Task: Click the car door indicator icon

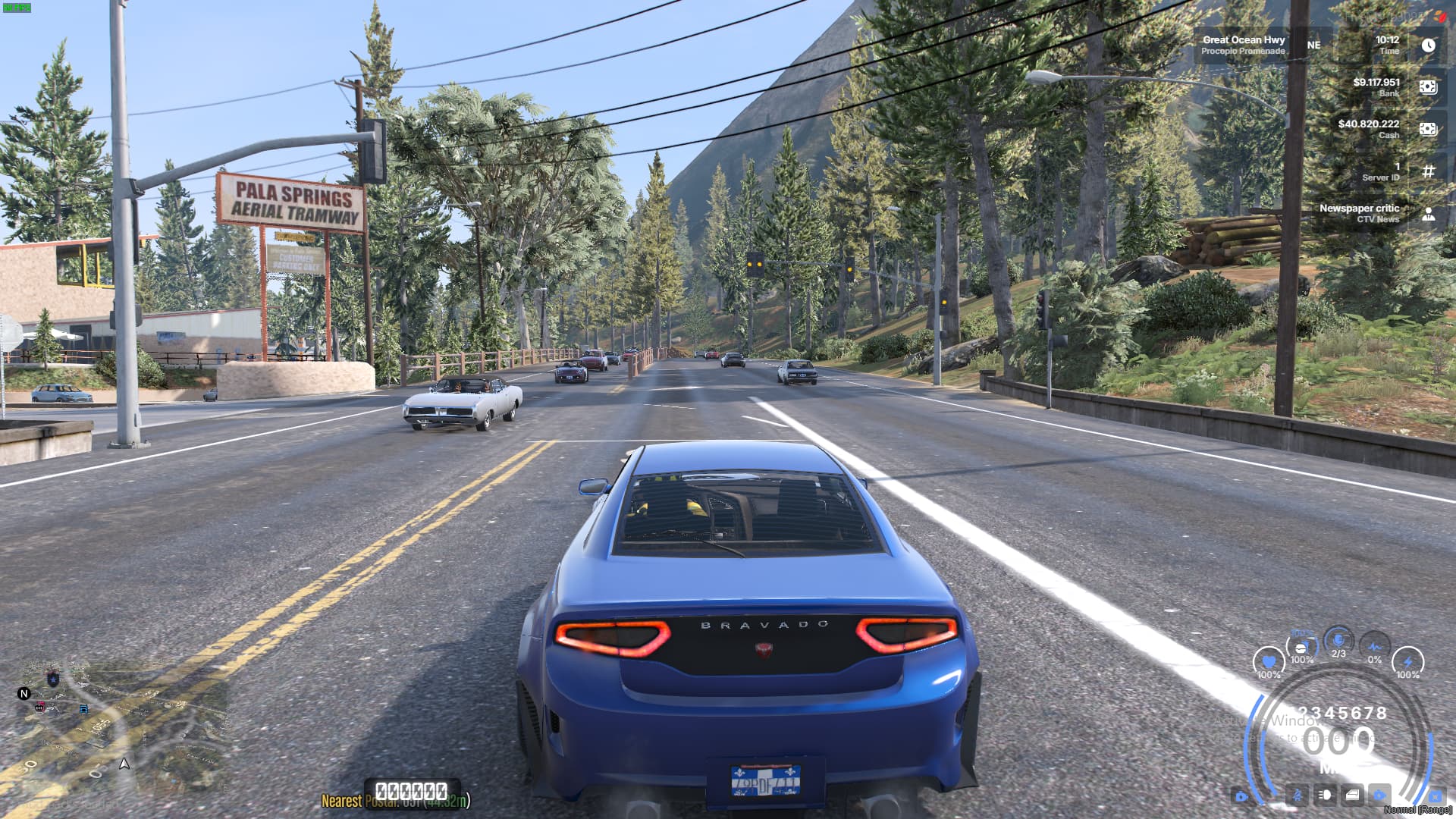Action: click(x=1352, y=795)
